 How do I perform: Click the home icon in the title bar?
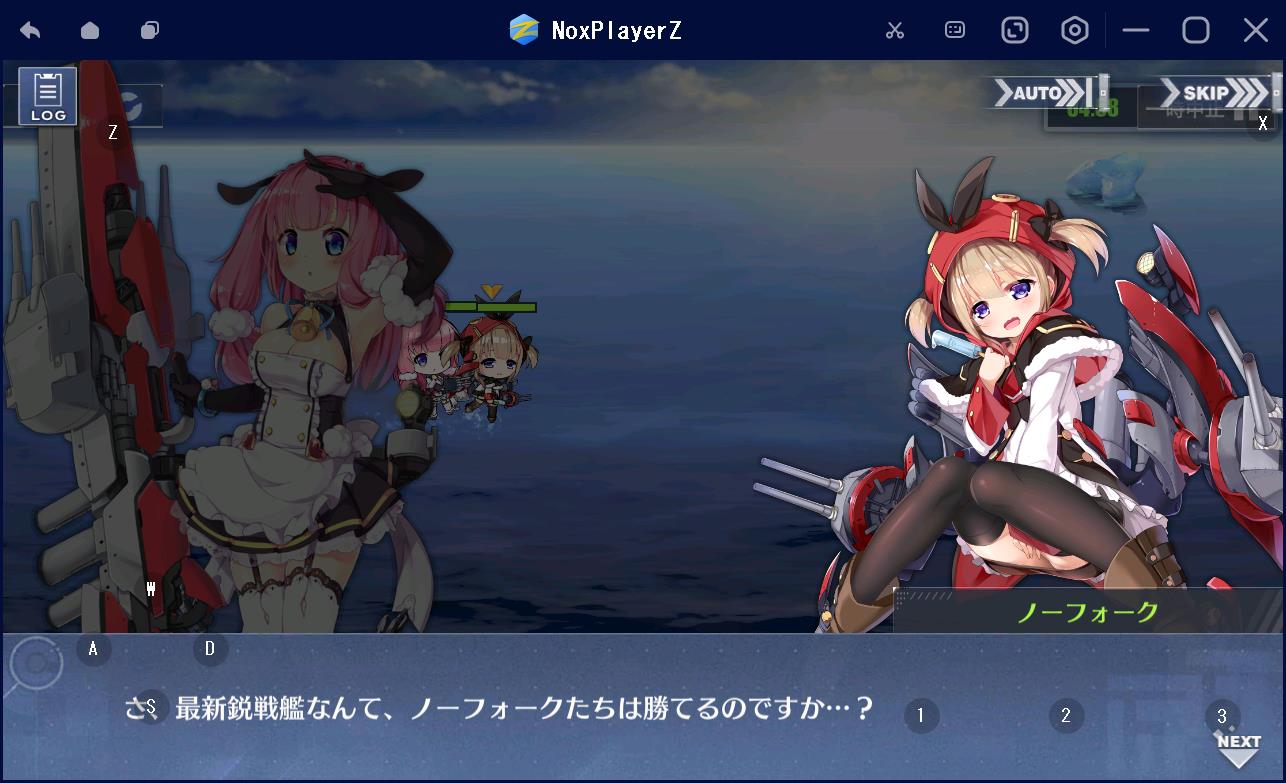point(89,30)
